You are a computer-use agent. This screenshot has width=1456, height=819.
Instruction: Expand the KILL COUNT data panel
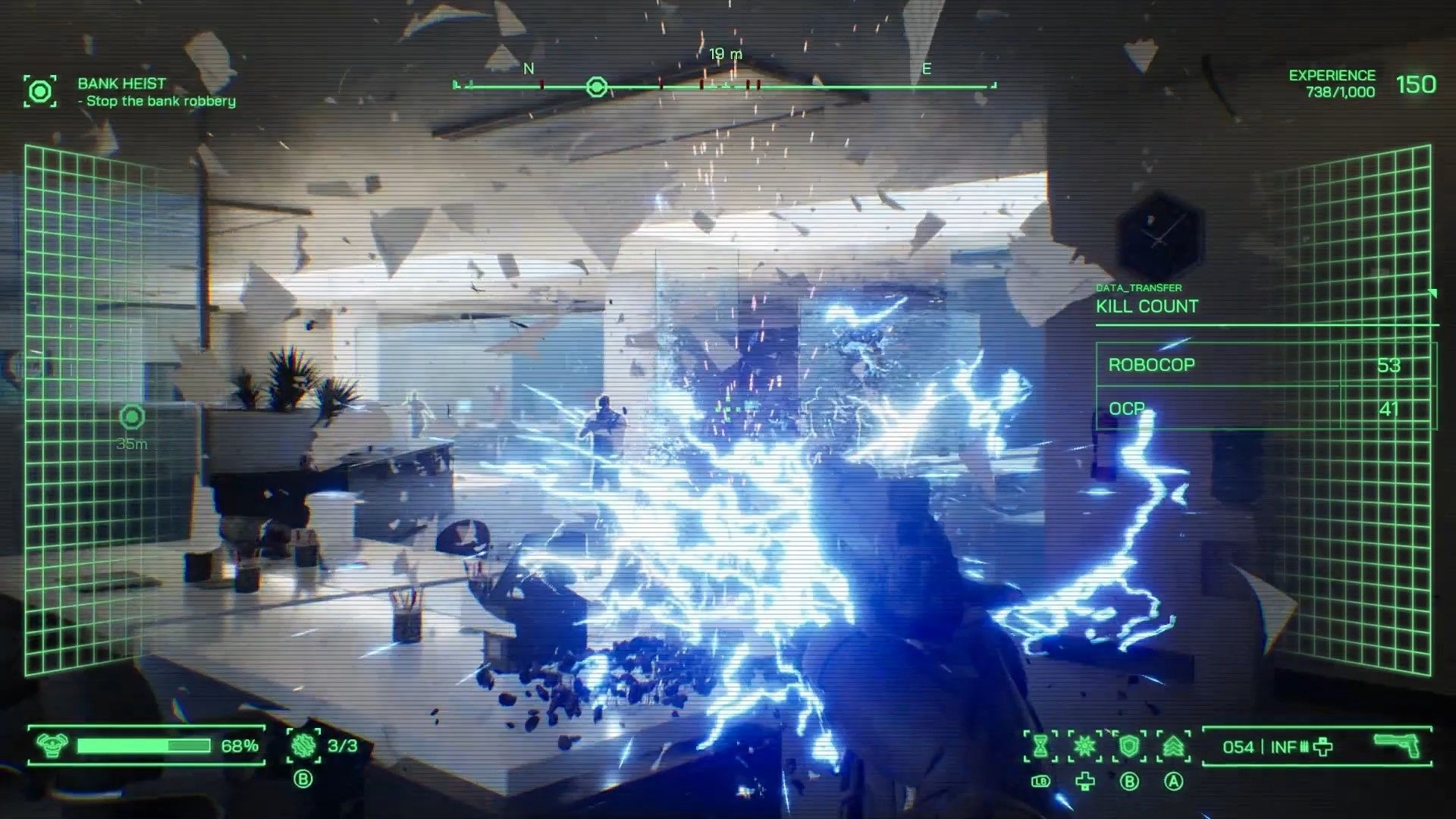coord(1145,306)
